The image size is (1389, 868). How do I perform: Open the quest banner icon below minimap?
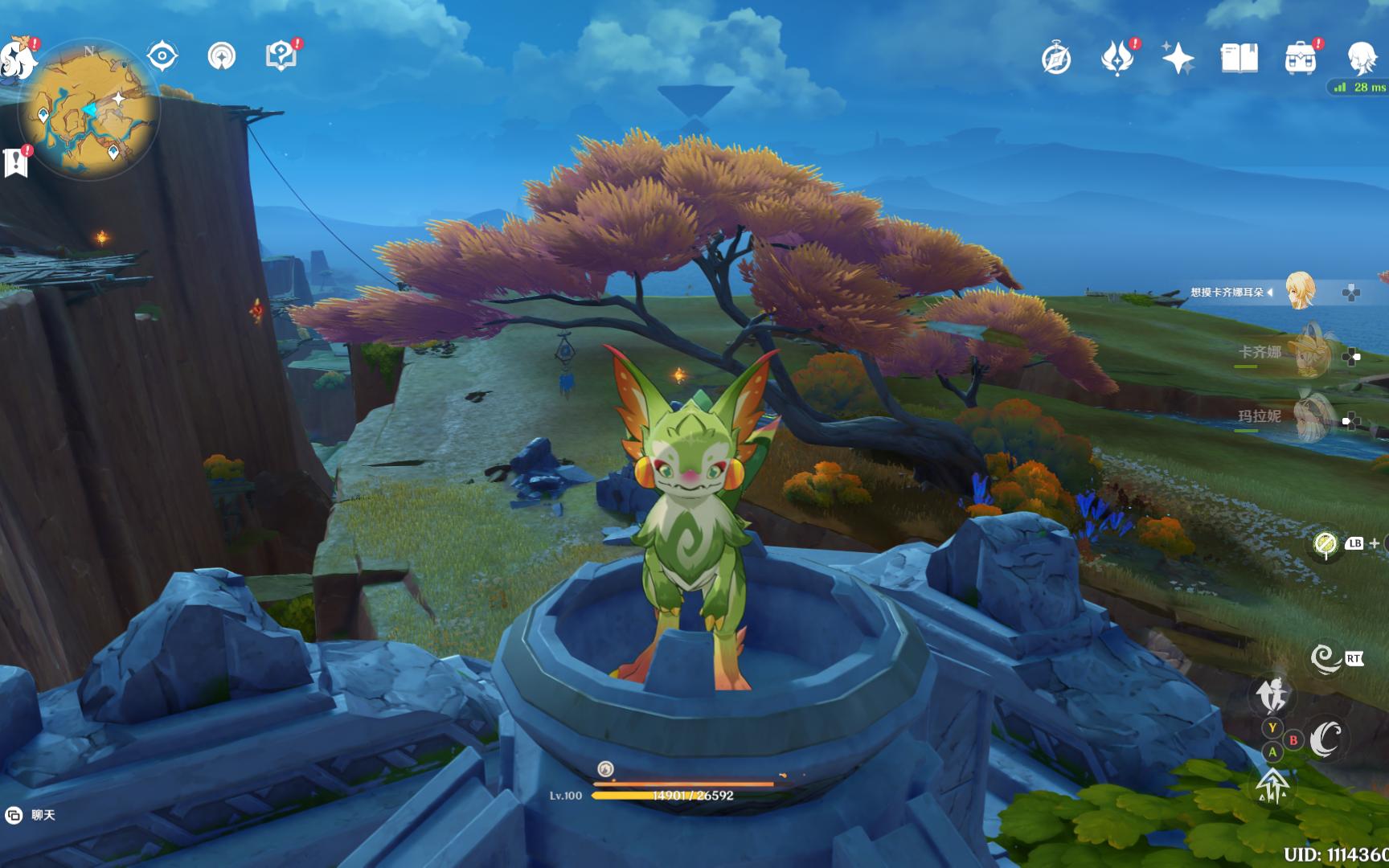16,162
